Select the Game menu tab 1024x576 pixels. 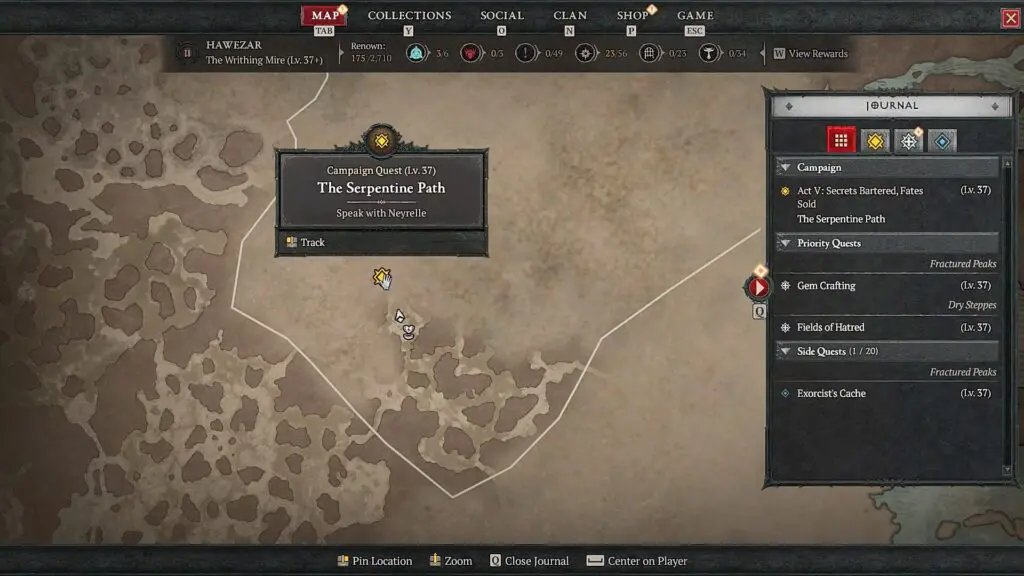(x=695, y=16)
